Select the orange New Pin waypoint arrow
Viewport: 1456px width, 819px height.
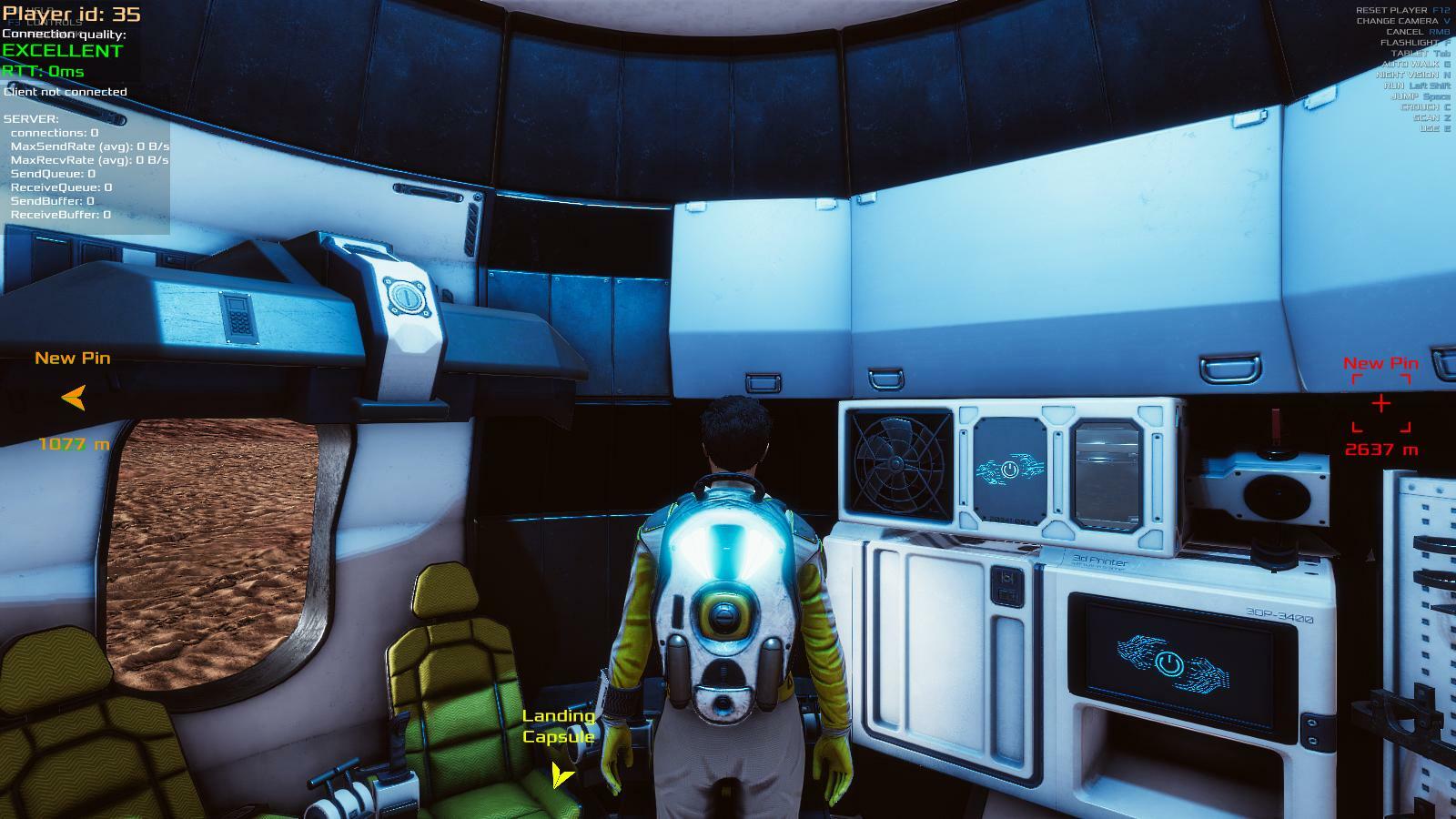click(74, 398)
